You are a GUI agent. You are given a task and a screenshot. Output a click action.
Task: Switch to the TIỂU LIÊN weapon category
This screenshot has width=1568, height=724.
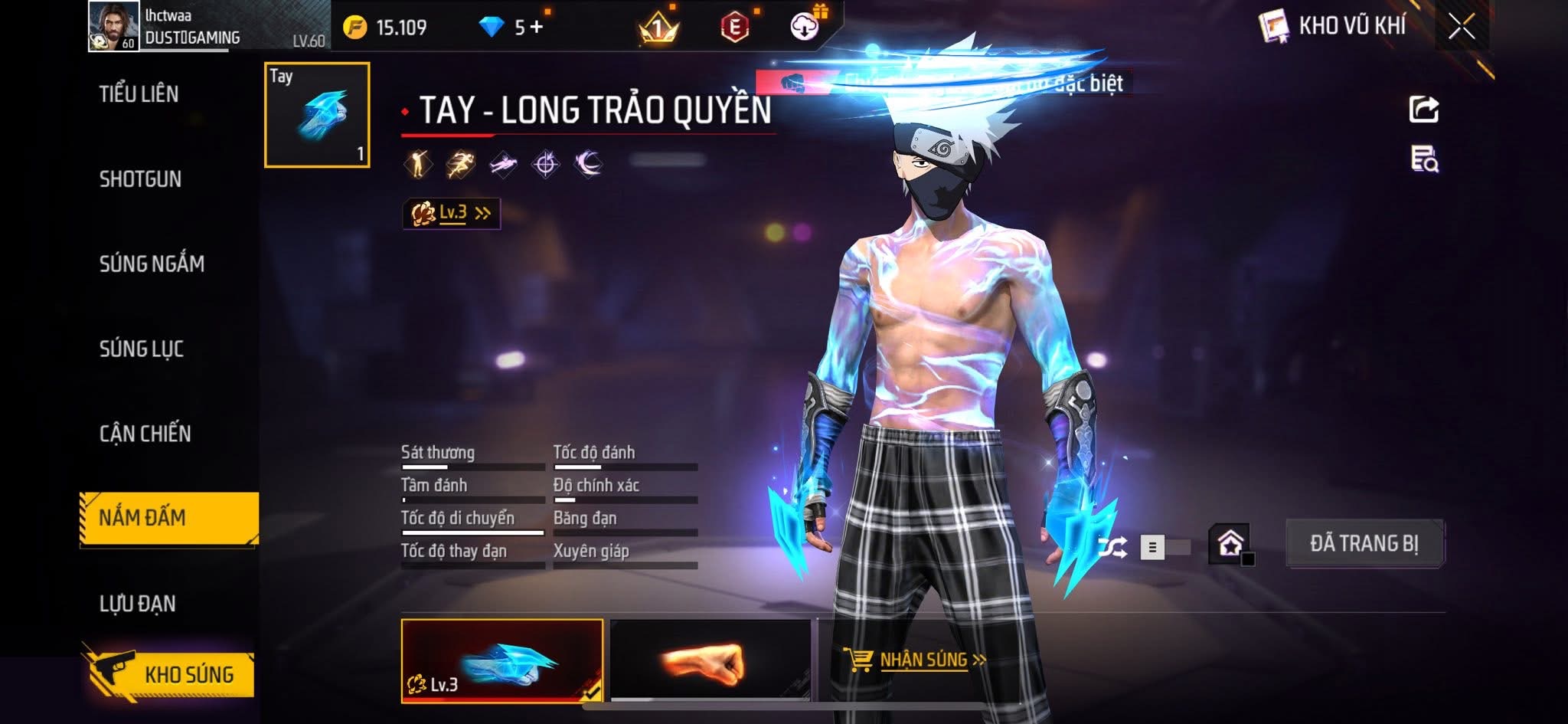coord(139,94)
